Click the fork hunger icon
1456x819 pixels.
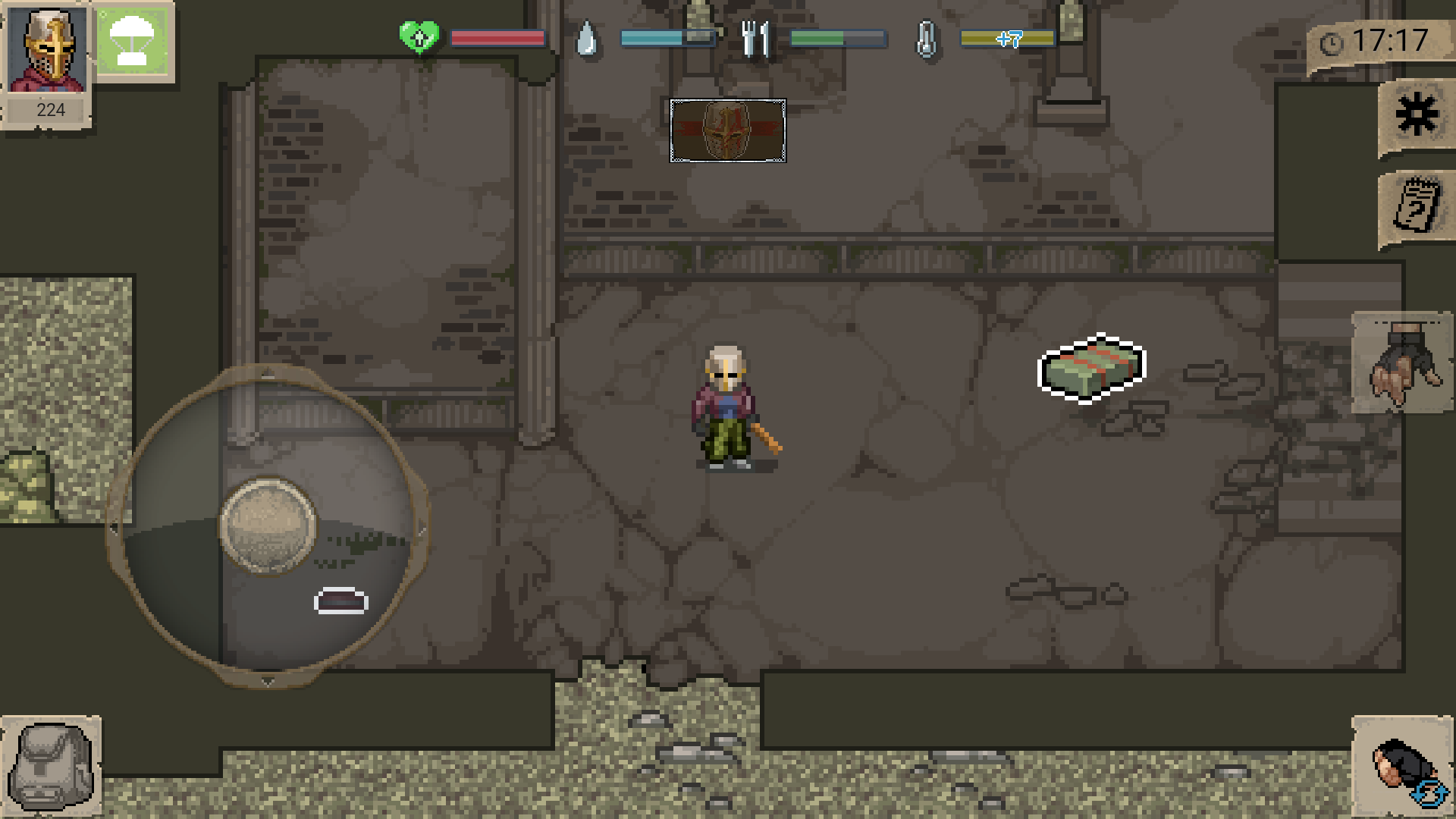(756, 39)
